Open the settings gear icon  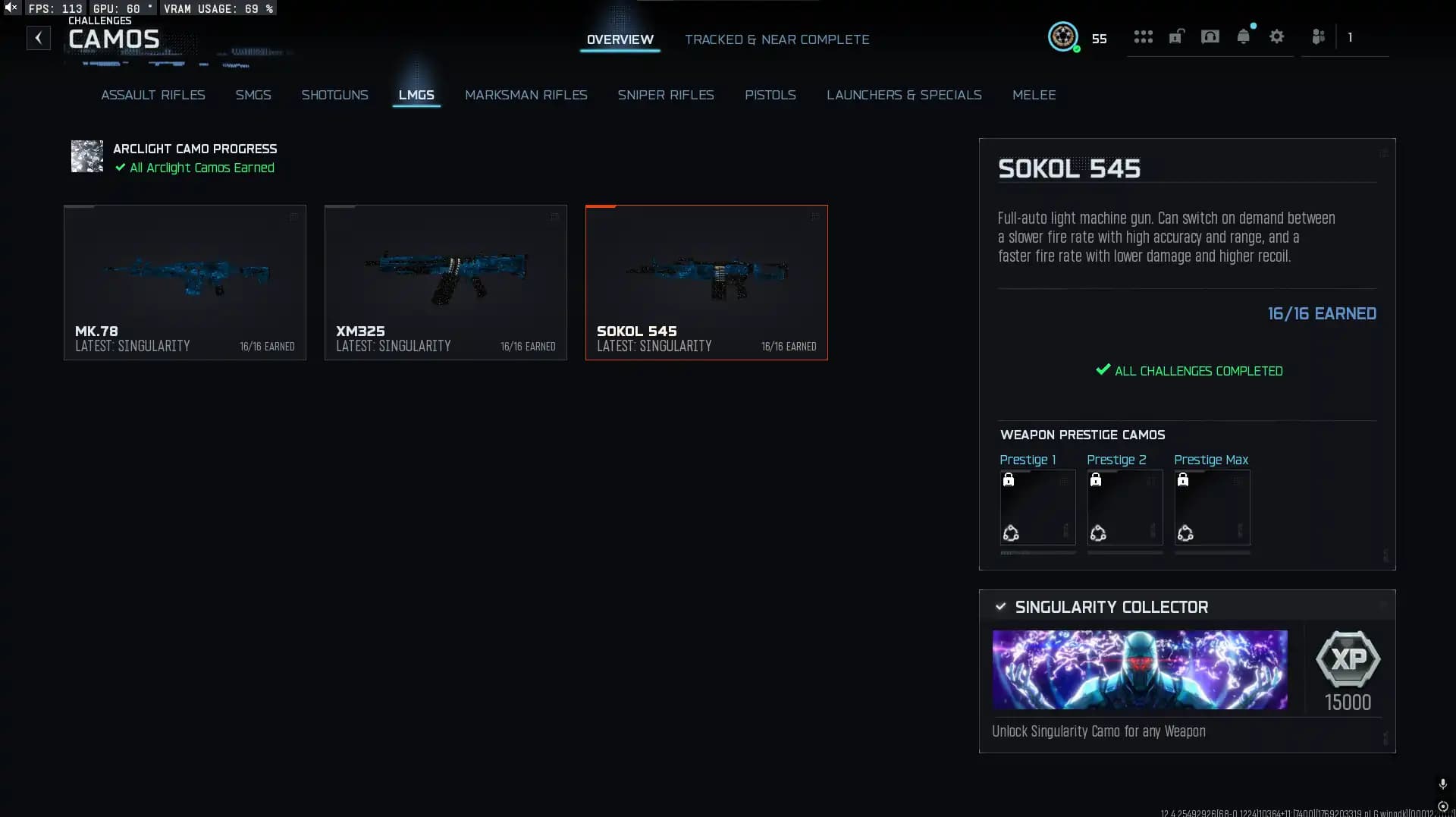(1277, 36)
